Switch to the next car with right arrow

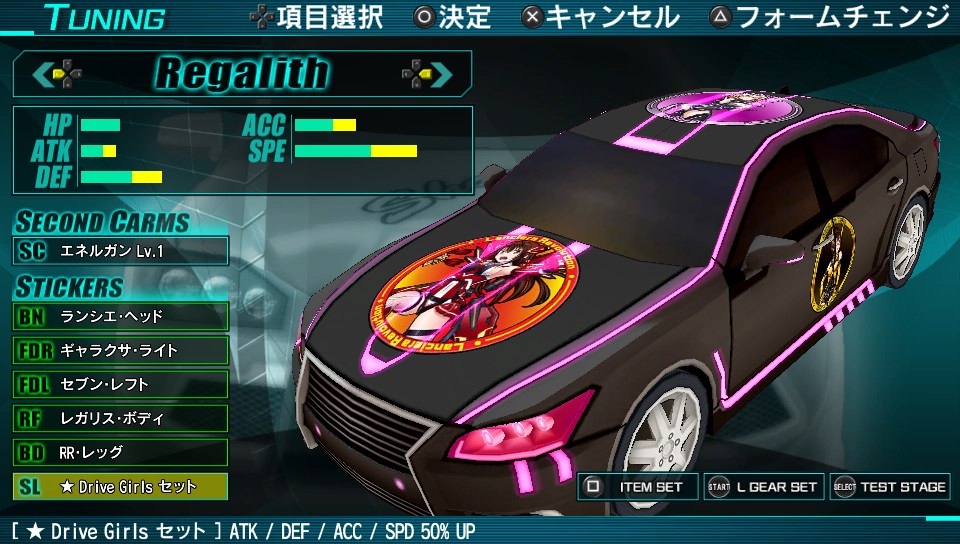[x=427, y=73]
